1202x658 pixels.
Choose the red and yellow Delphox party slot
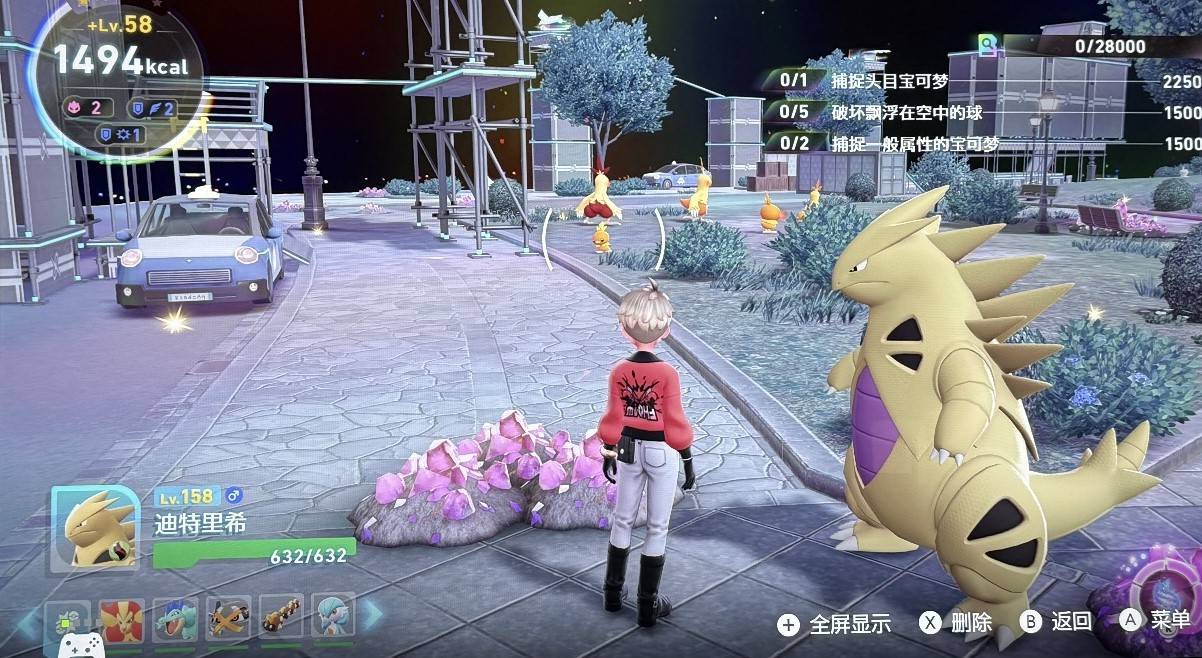[121, 620]
